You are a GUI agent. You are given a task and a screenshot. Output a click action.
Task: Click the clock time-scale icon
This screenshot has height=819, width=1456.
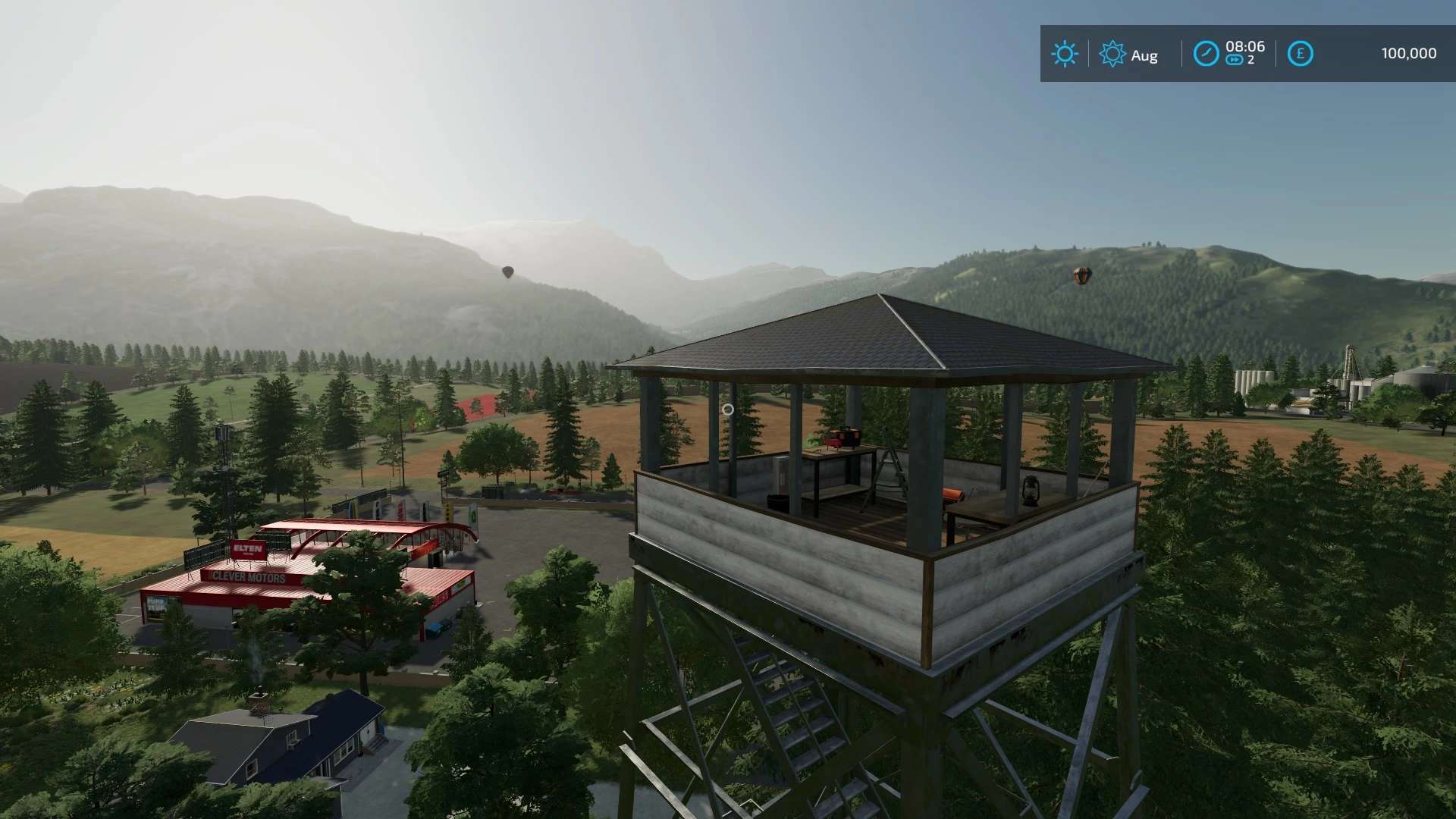(1206, 54)
